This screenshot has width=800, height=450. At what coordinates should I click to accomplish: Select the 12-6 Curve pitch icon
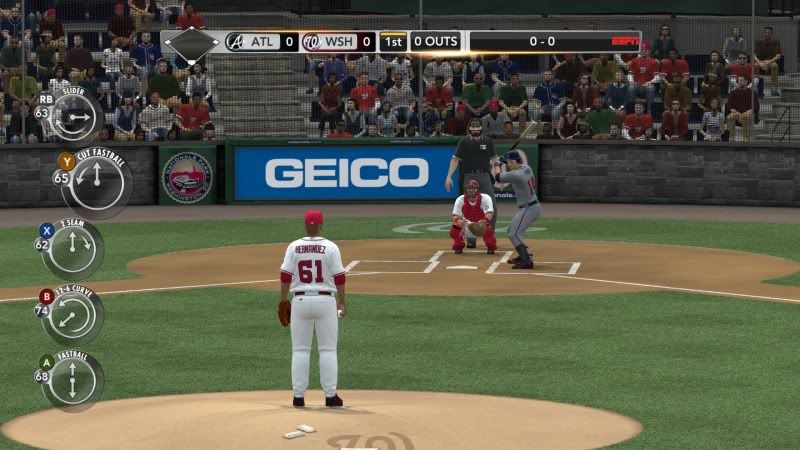click(x=72, y=315)
